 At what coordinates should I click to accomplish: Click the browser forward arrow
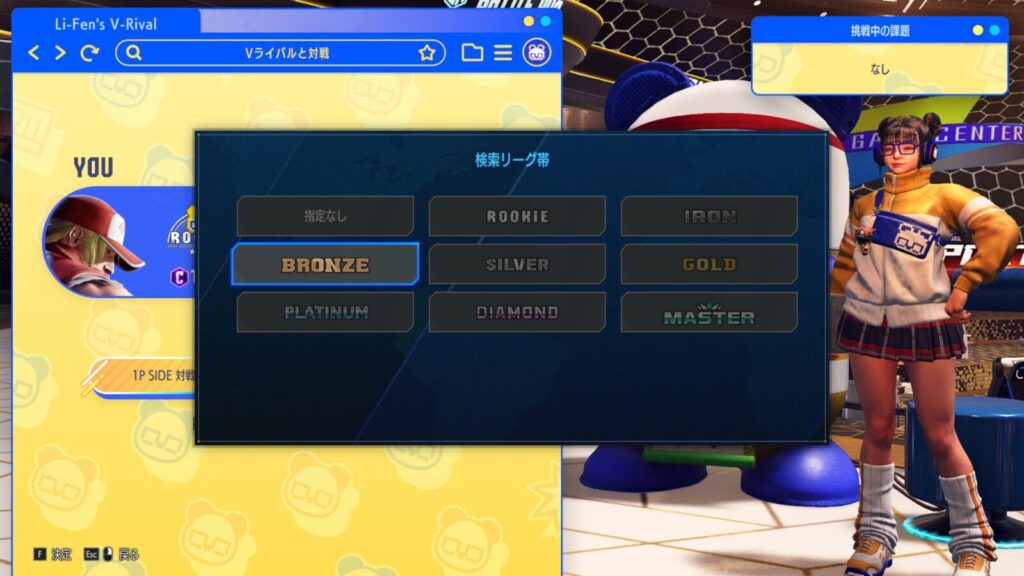click(x=60, y=53)
